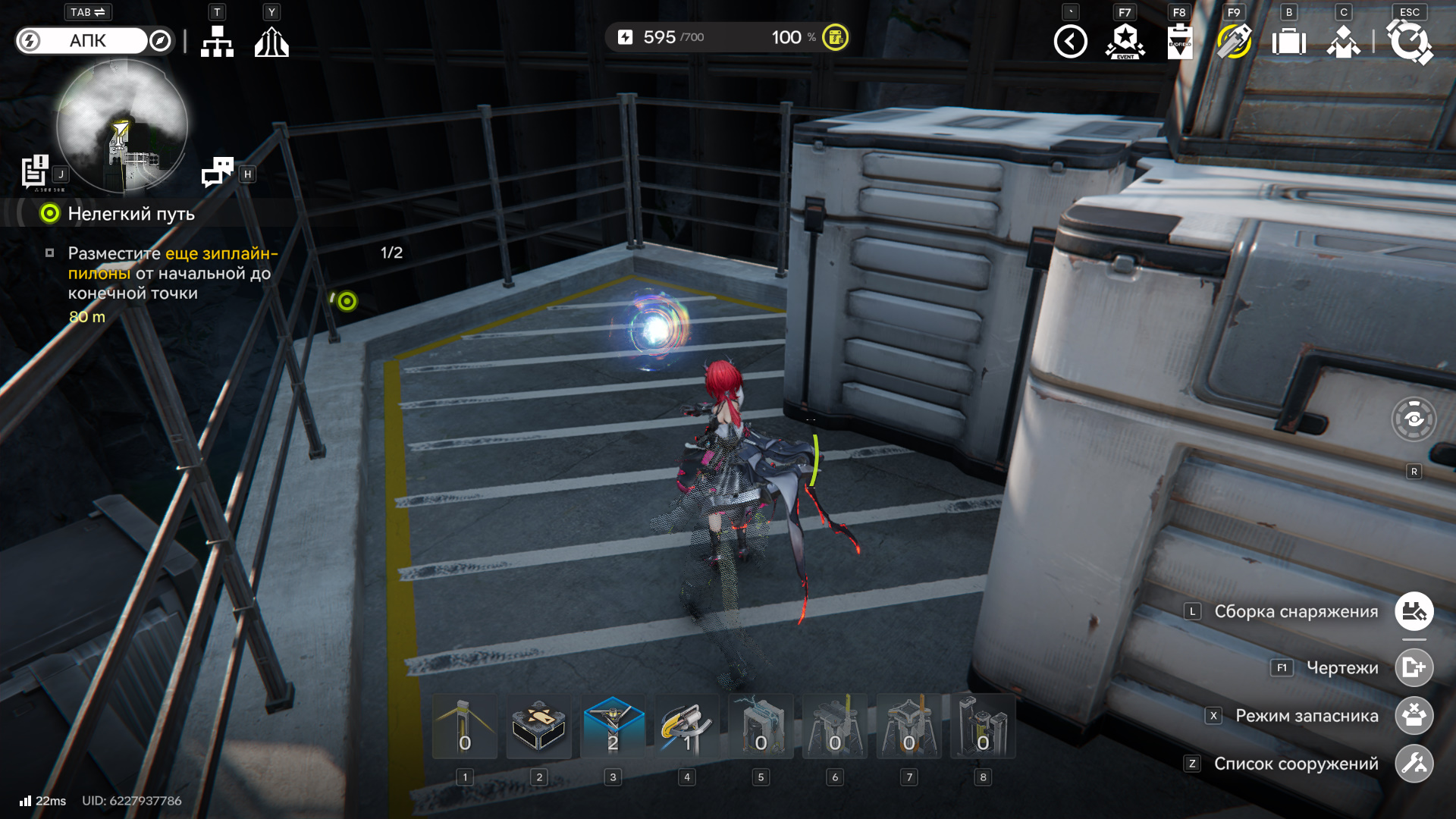Open the quest journal icon with exclamation mark
Viewport: 1456px width, 819px height.
tap(35, 171)
